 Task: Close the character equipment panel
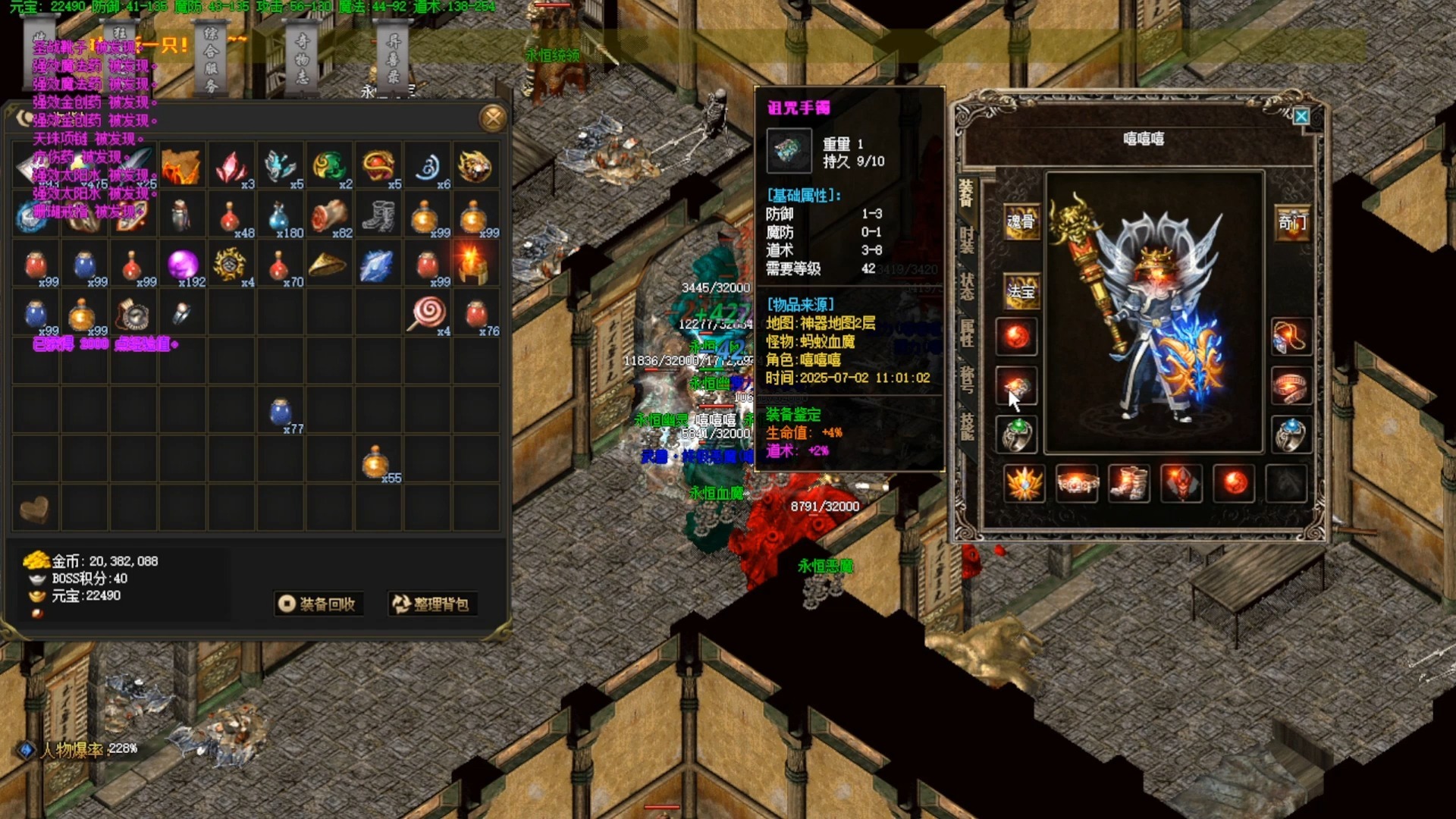1301,117
